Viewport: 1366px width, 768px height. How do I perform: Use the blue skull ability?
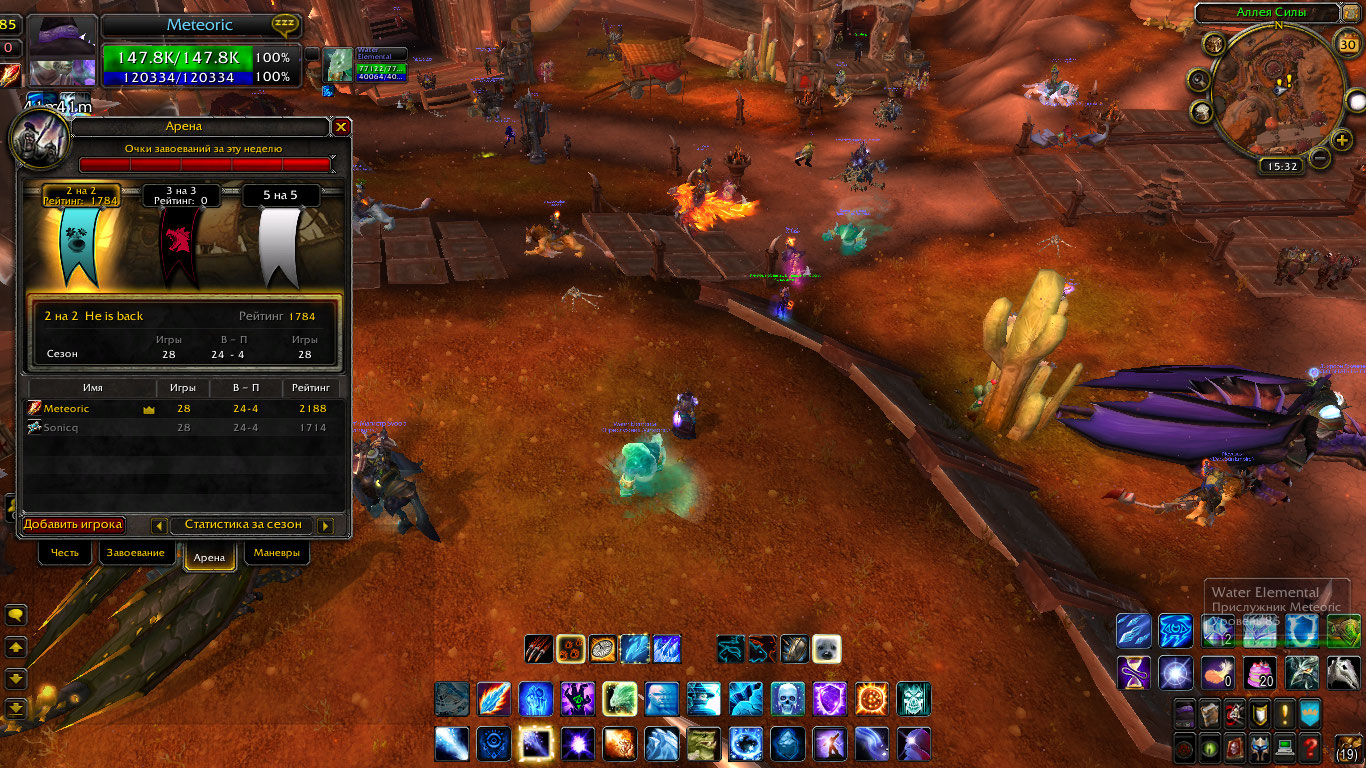787,698
